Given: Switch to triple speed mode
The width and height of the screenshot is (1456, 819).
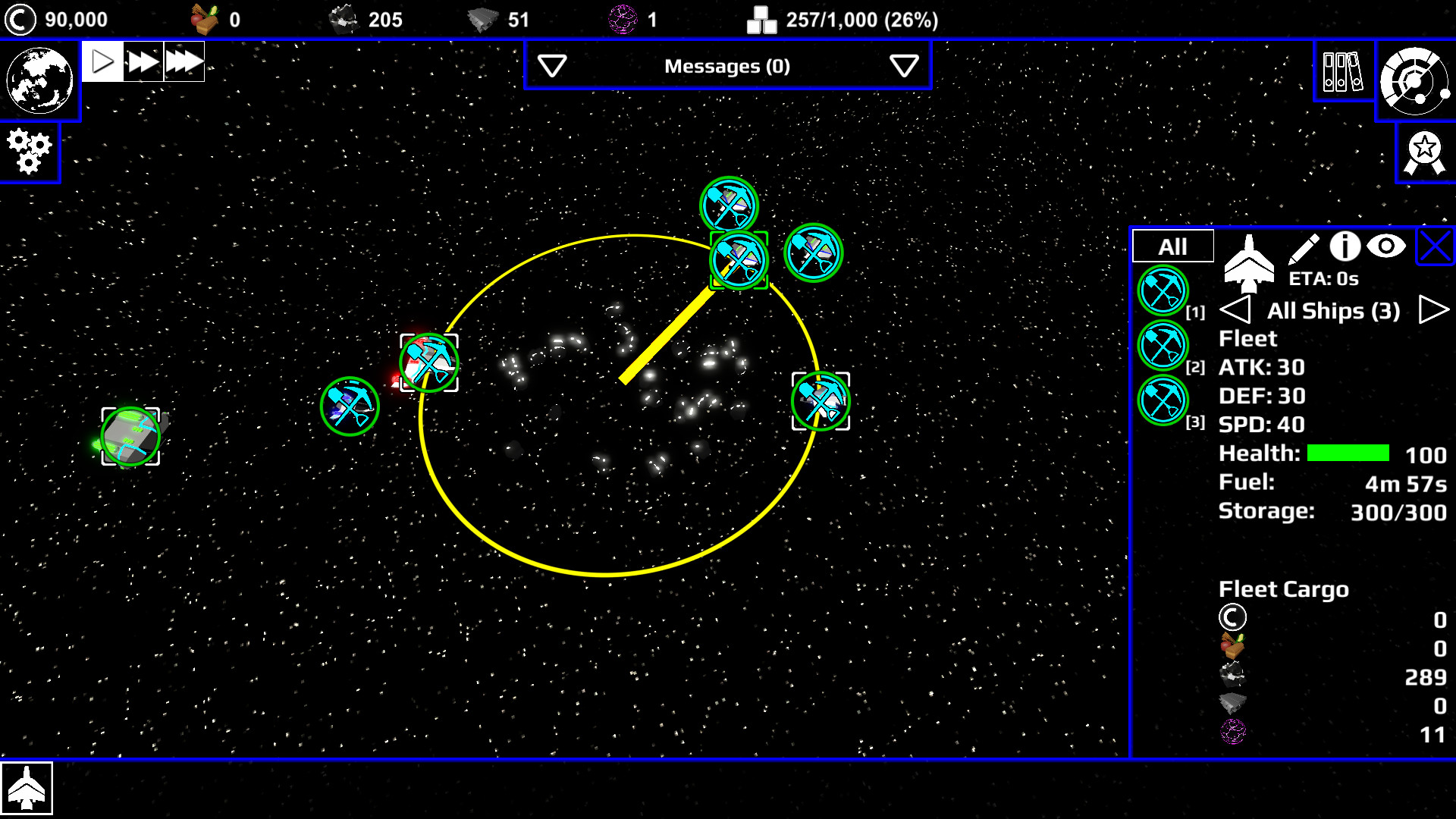Looking at the screenshot, I should [x=184, y=61].
